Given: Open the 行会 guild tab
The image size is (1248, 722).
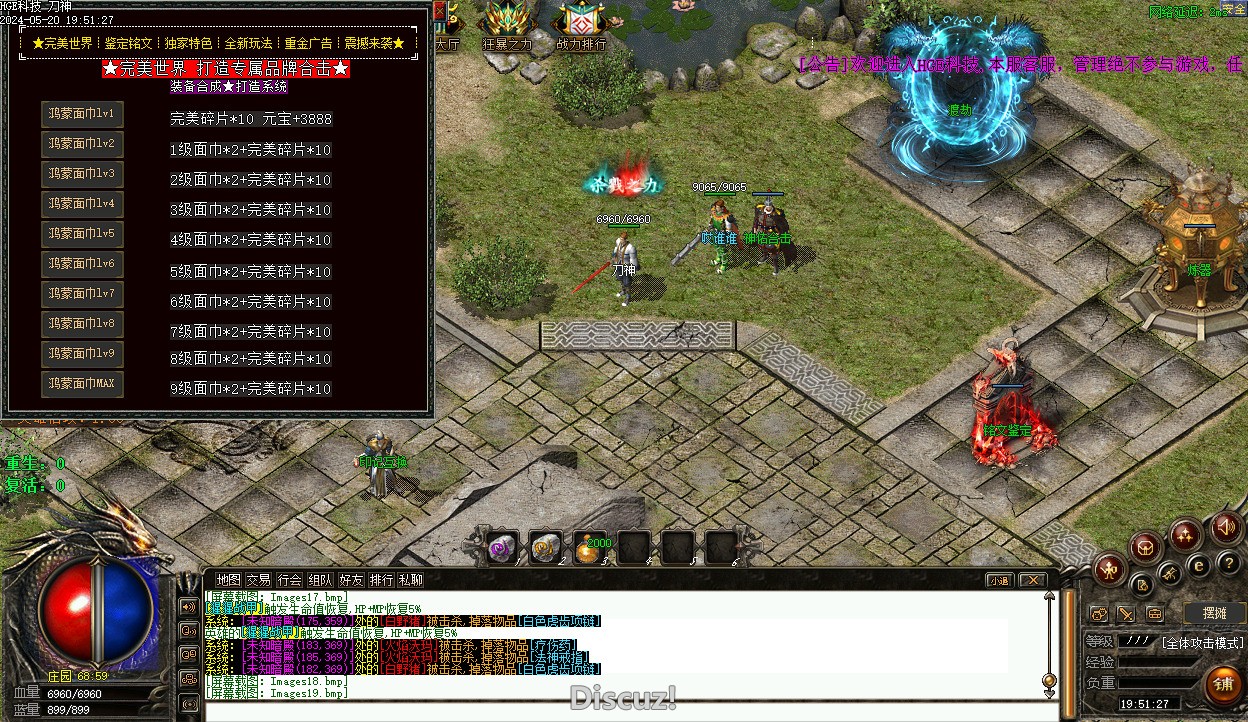Looking at the screenshot, I should pos(290,580).
